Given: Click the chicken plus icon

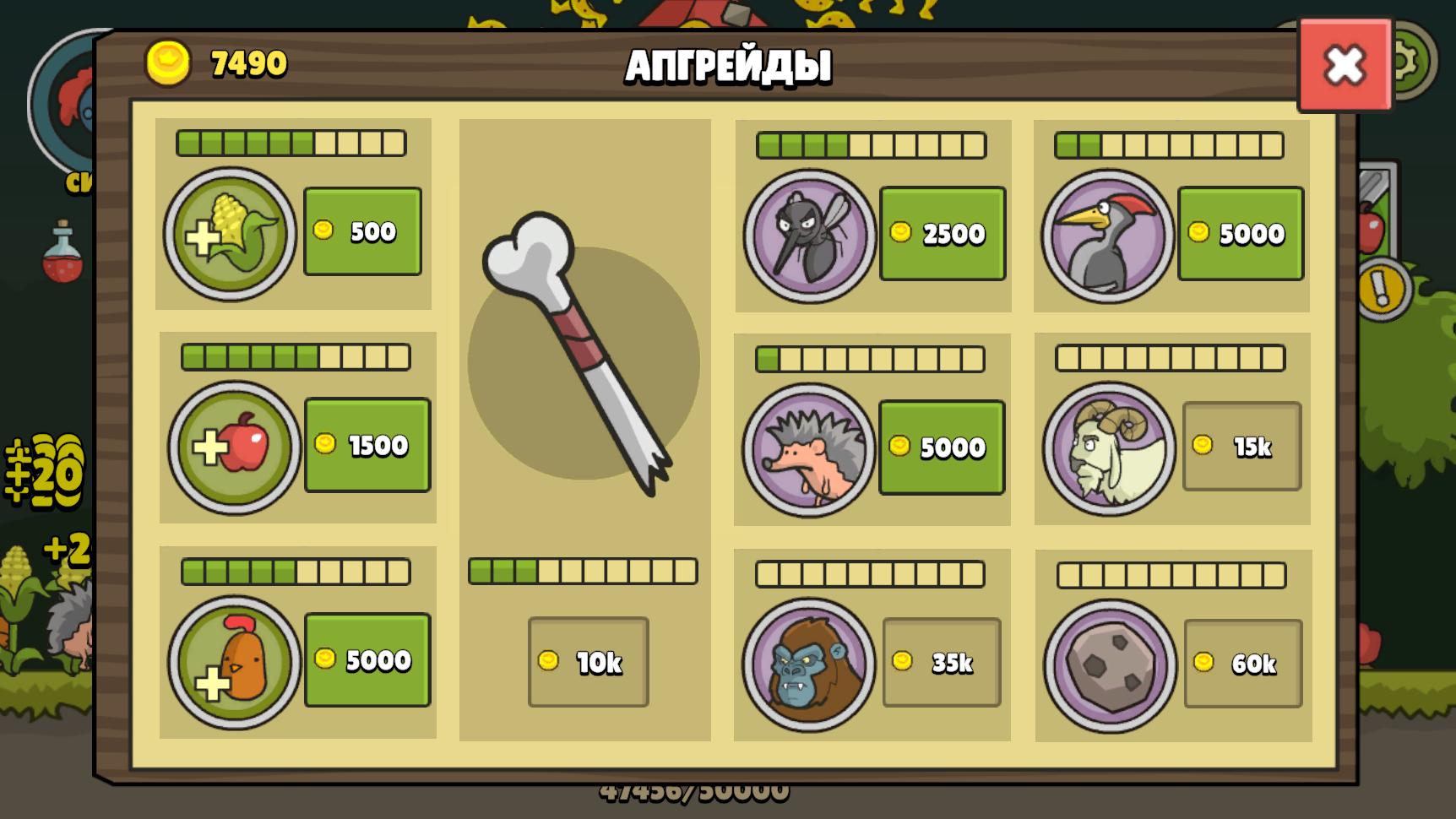Looking at the screenshot, I should (235, 662).
